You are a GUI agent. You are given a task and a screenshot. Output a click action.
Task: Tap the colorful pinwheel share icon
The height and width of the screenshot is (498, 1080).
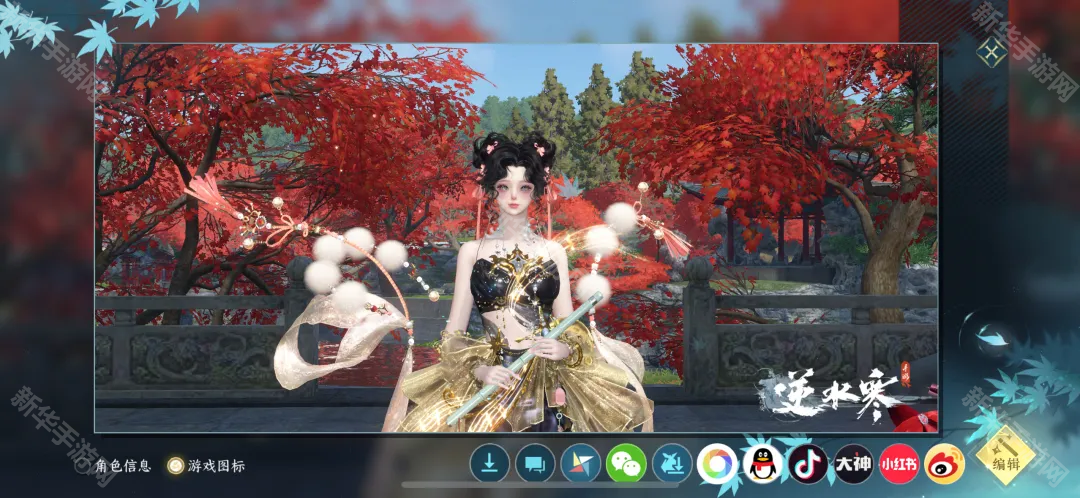click(580, 463)
